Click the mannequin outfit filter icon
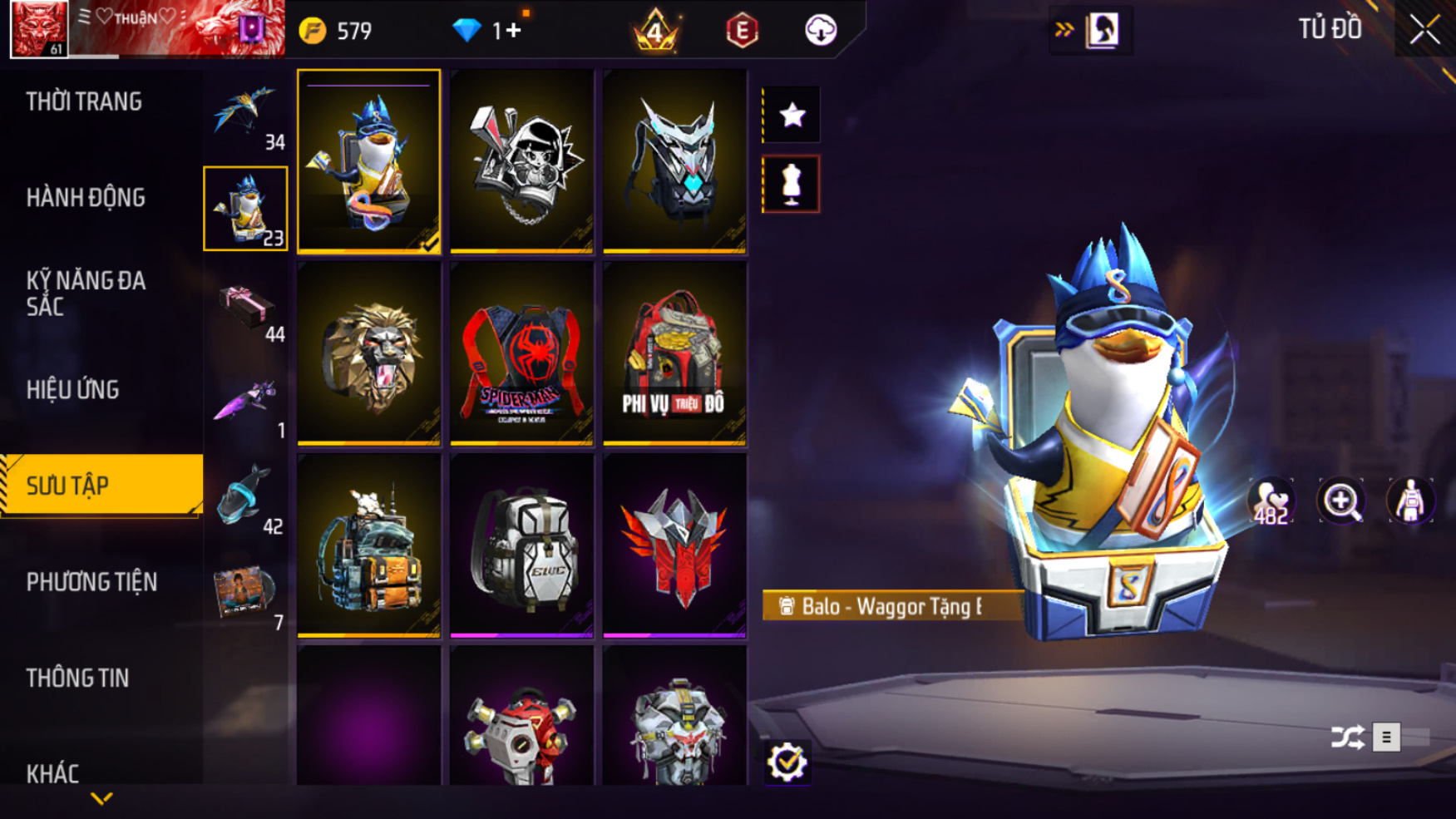Image resolution: width=1456 pixels, height=819 pixels. [x=792, y=184]
